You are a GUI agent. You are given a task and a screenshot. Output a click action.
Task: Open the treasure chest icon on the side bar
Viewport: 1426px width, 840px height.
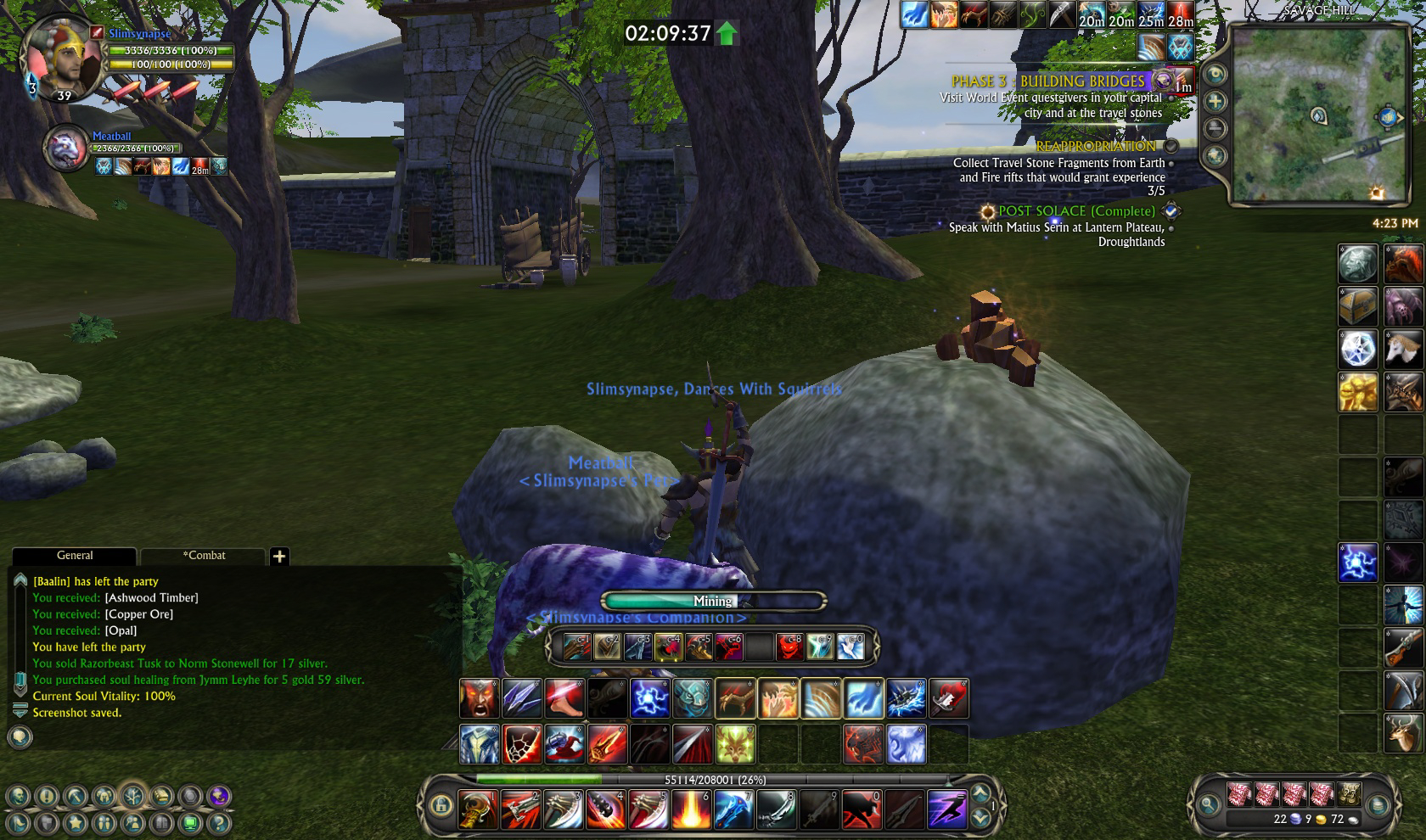tap(1357, 307)
